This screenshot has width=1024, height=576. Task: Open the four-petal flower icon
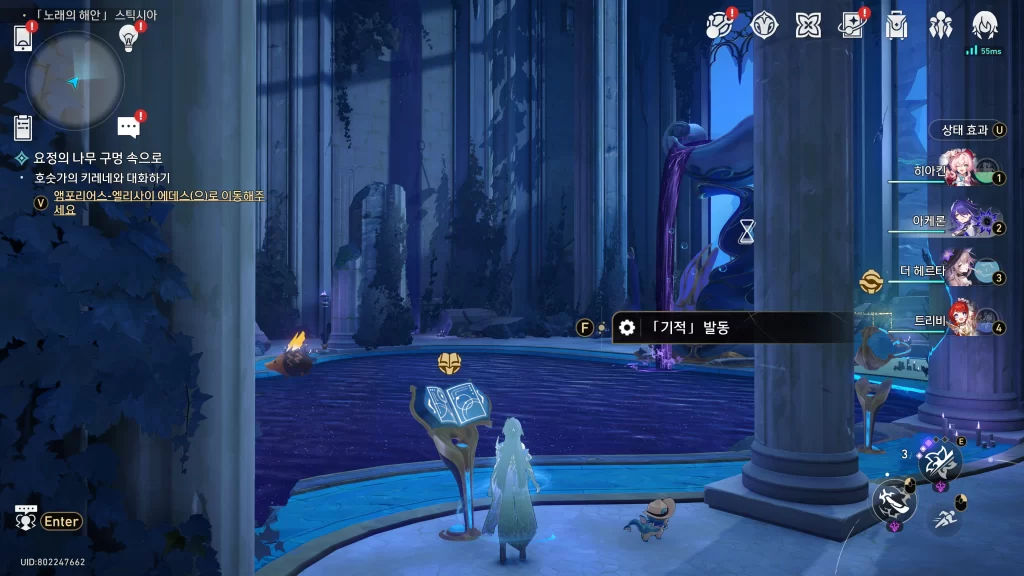809,25
